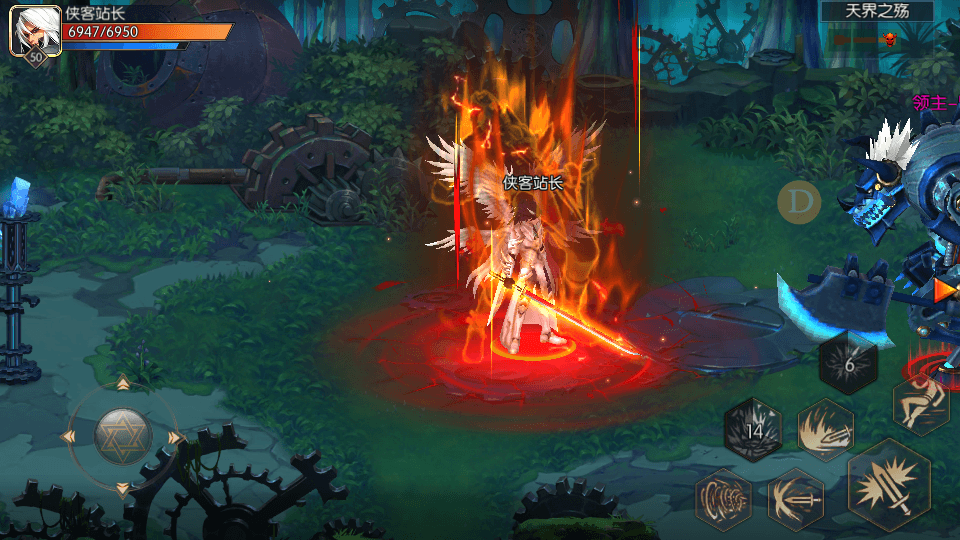This screenshot has height=540, width=960.
Task: Tap the round orange D button
Action: [x=799, y=202]
